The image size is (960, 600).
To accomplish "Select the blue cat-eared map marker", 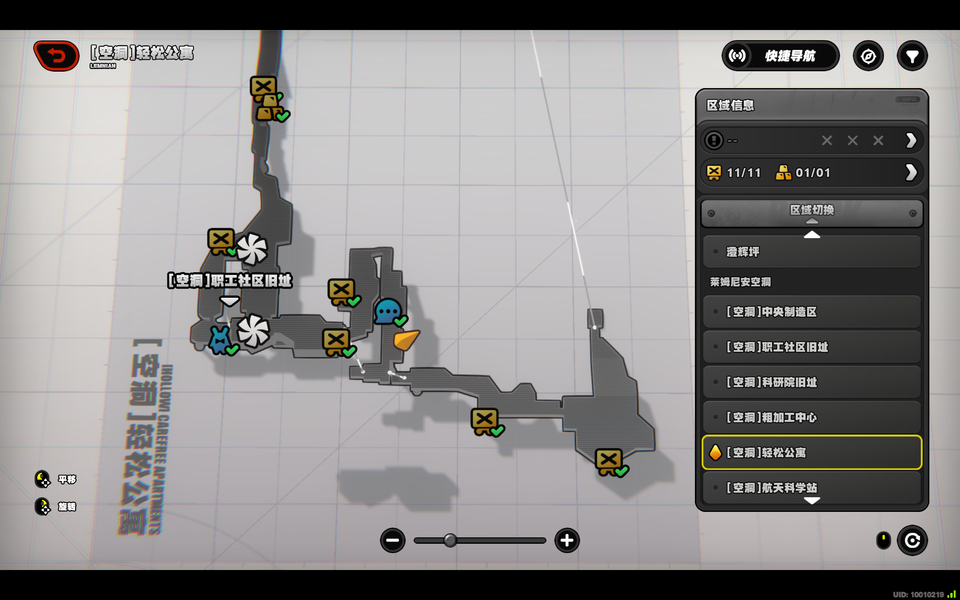I will (219, 339).
